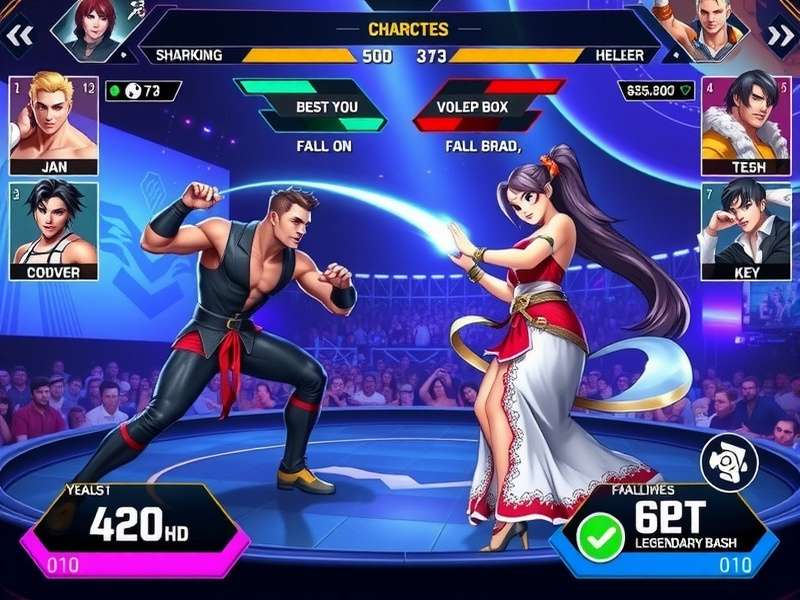Pick the TESH fighter portrait
The height and width of the screenshot is (600, 800).
coord(746,125)
